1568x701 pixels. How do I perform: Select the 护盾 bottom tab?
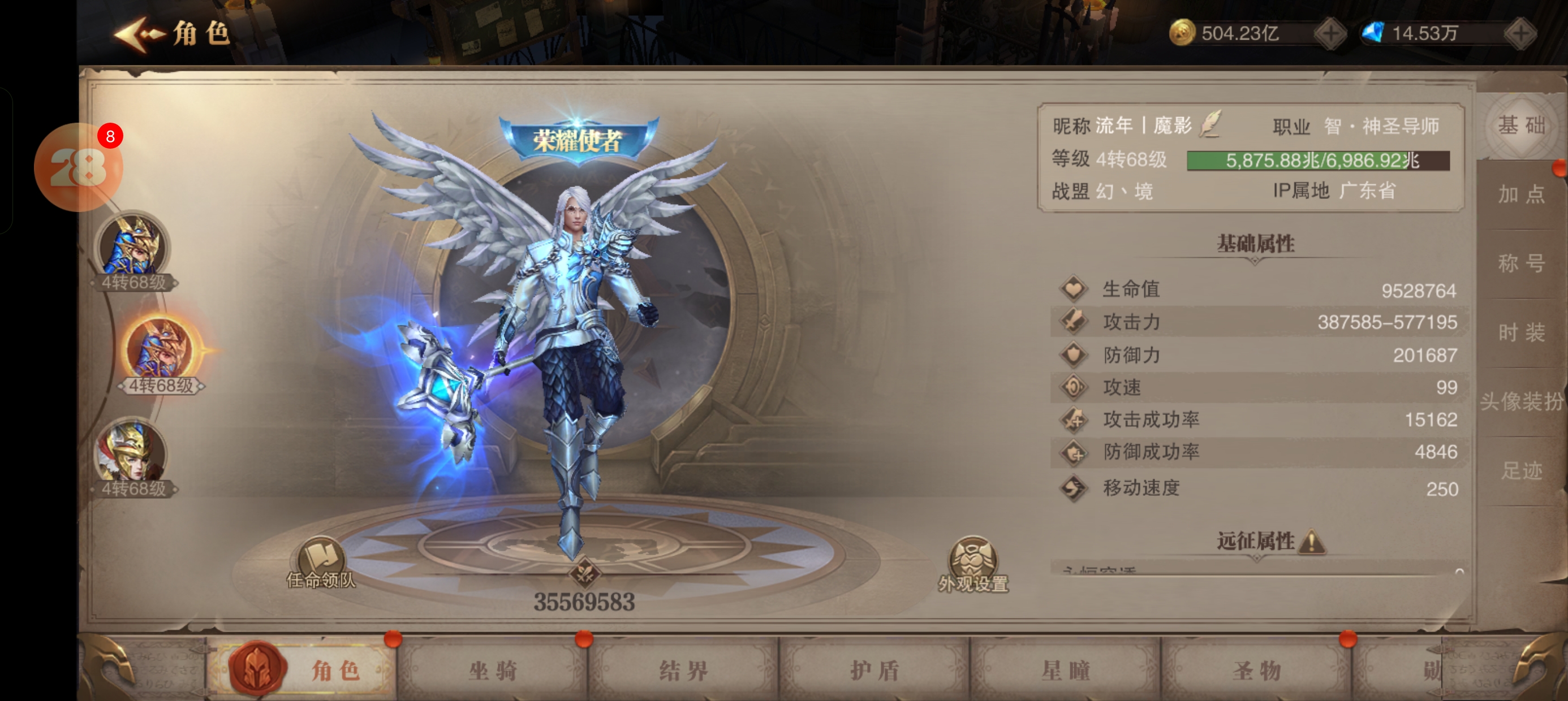click(x=875, y=670)
